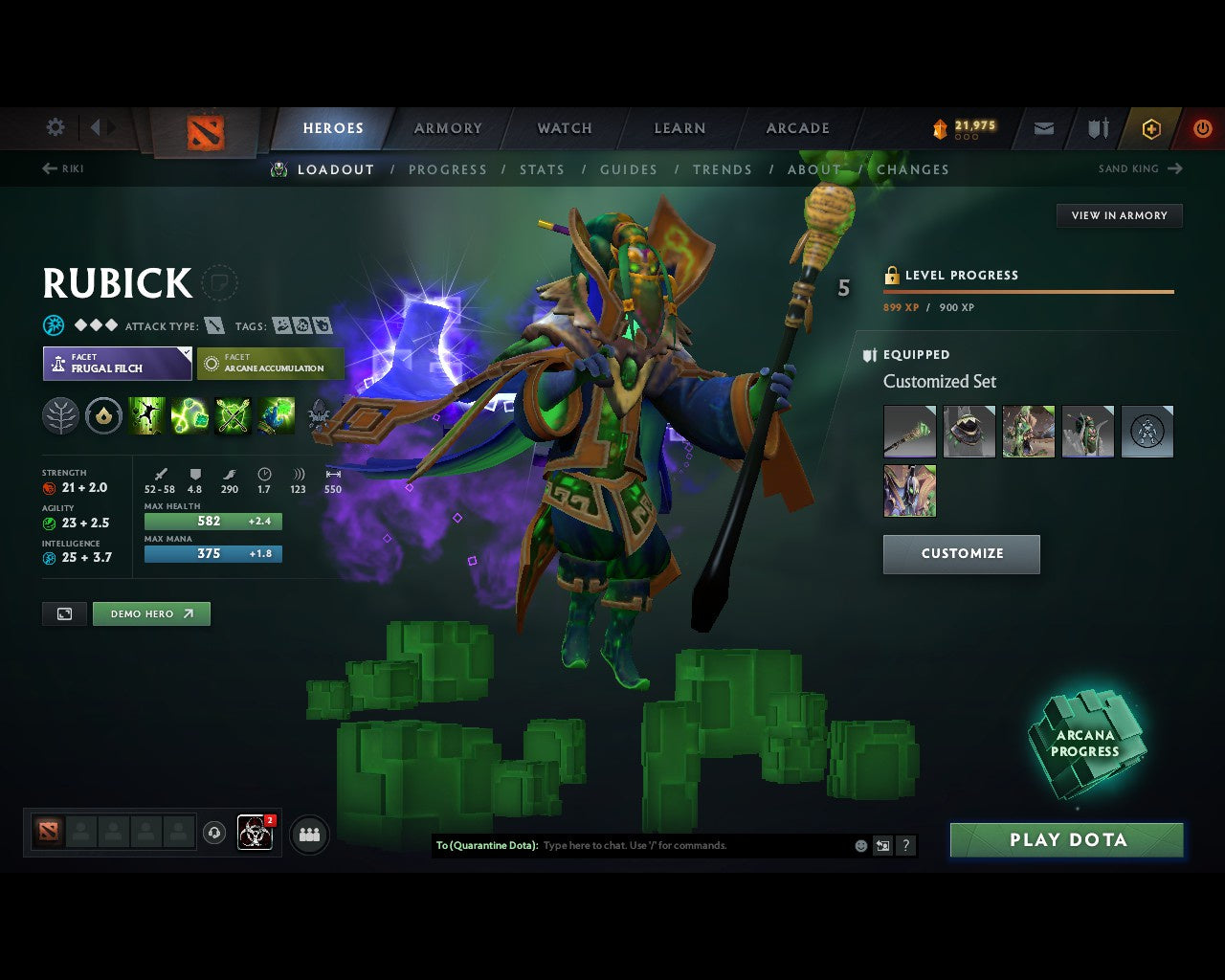The width and height of the screenshot is (1225, 980).
Task: Click the Battle Pass shield icon
Action: (x=1096, y=127)
